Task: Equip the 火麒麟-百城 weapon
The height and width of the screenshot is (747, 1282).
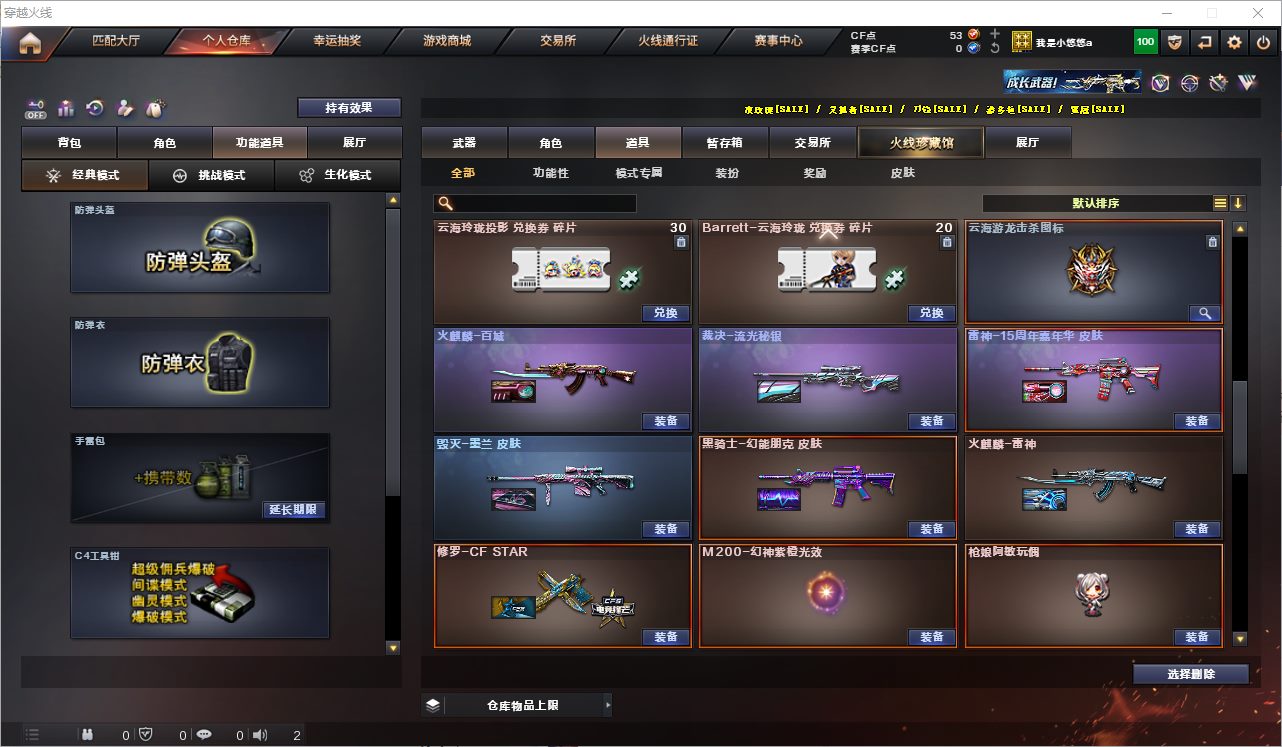Action: (666, 421)
